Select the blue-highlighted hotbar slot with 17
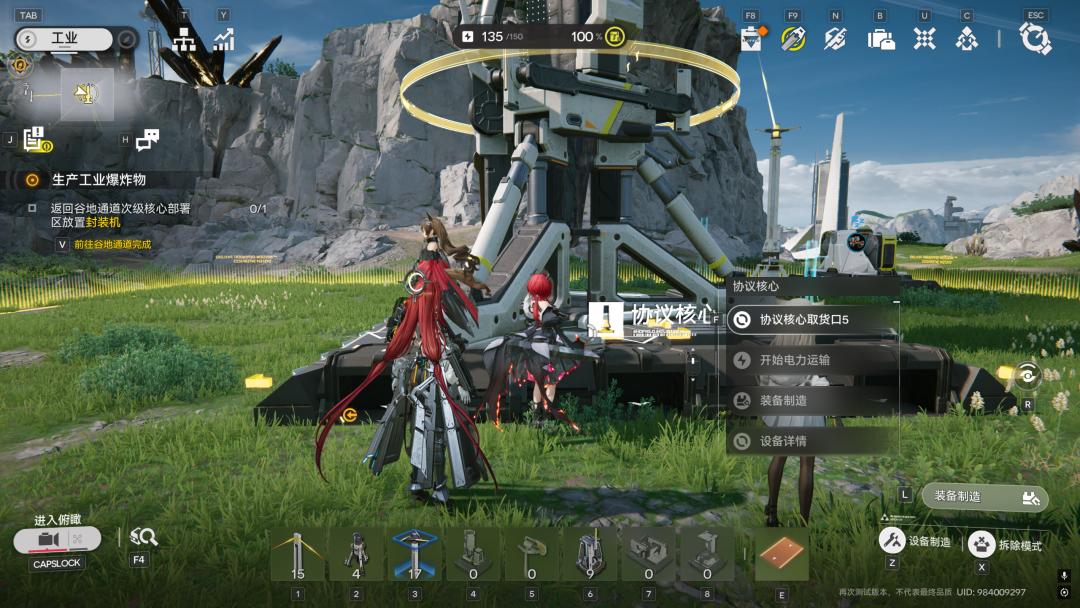 pos(414,554)
